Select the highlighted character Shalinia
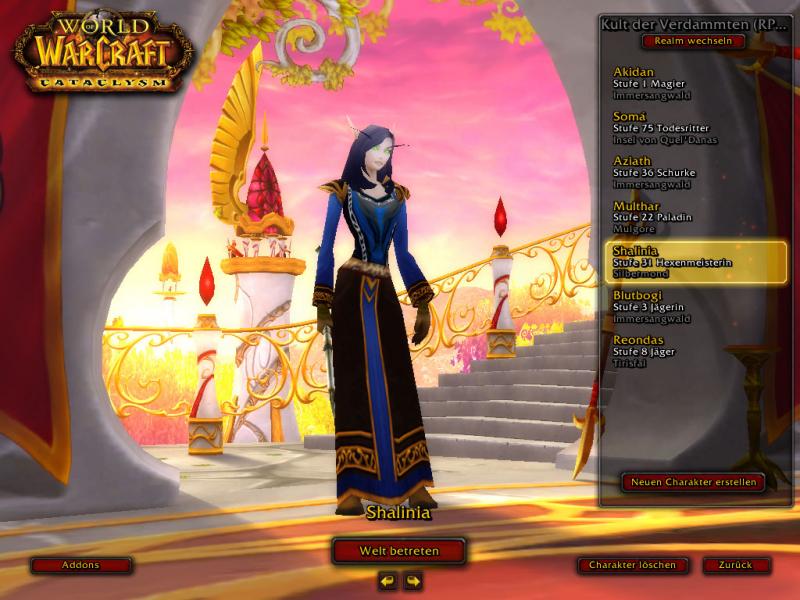This screenshot has height=600, width=800. coord(680,261)
